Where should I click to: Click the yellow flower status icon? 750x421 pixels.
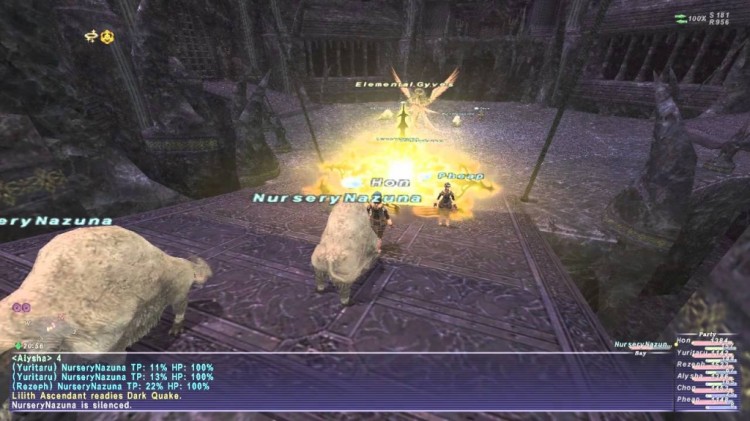[x=107, y=37]
